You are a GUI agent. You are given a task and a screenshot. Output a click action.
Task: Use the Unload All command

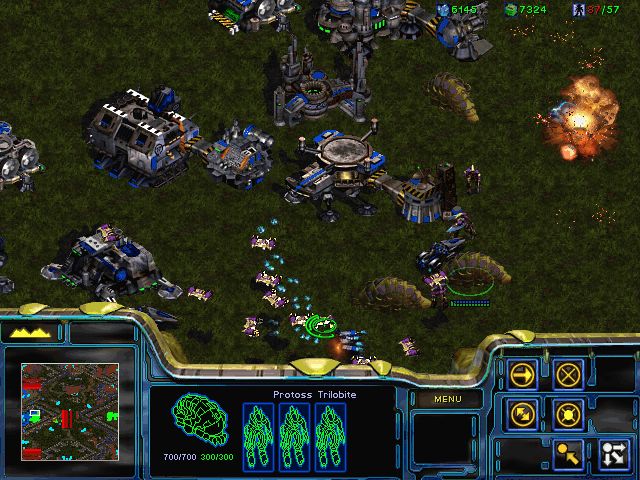click(612, 453)
